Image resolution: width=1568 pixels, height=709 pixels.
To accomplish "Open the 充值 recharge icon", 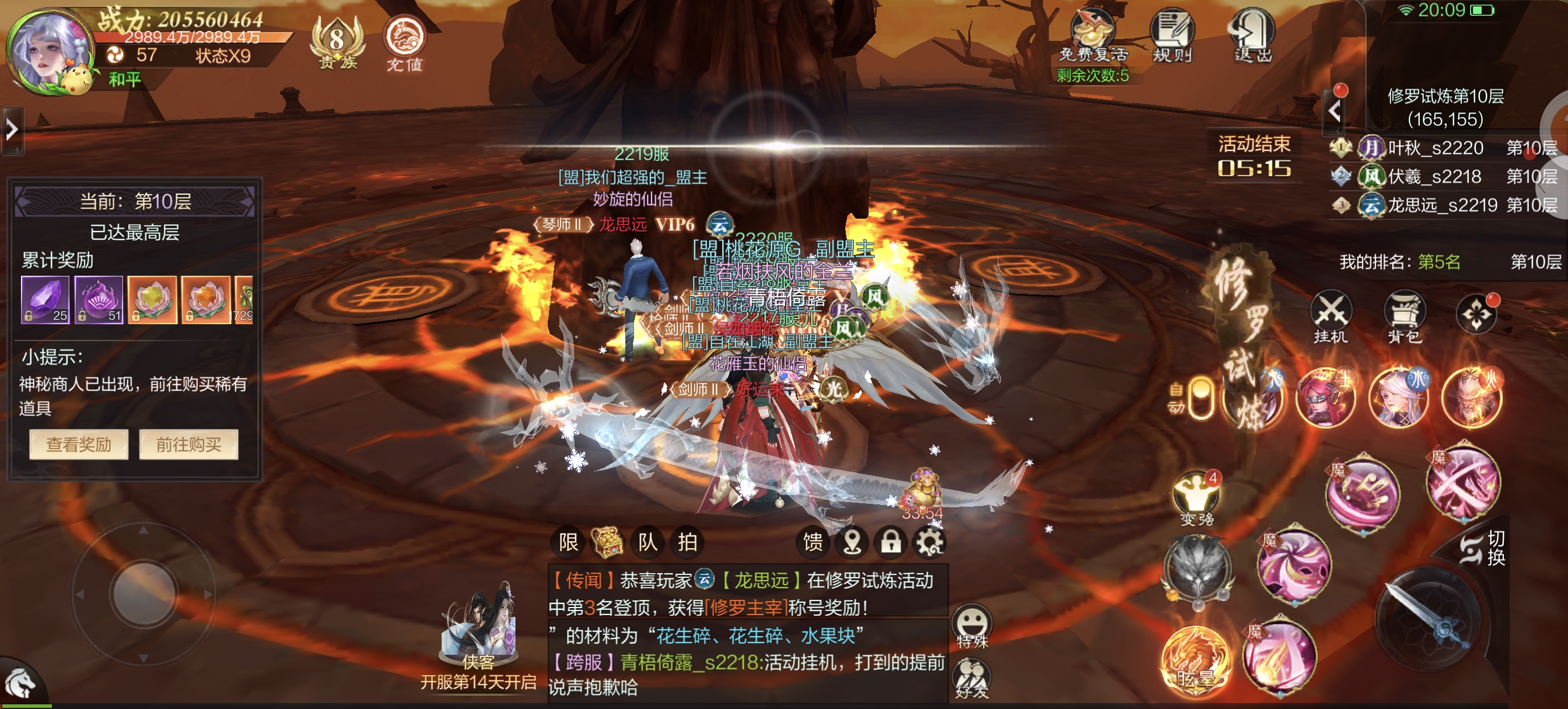I will click(x=404, y=43).
